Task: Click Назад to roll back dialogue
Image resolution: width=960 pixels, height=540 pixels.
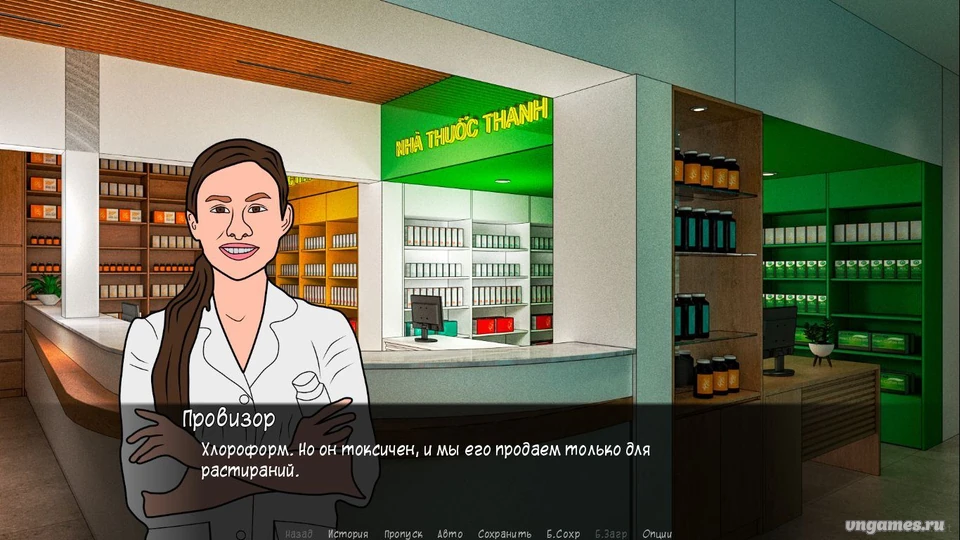Action: point(298,534)
